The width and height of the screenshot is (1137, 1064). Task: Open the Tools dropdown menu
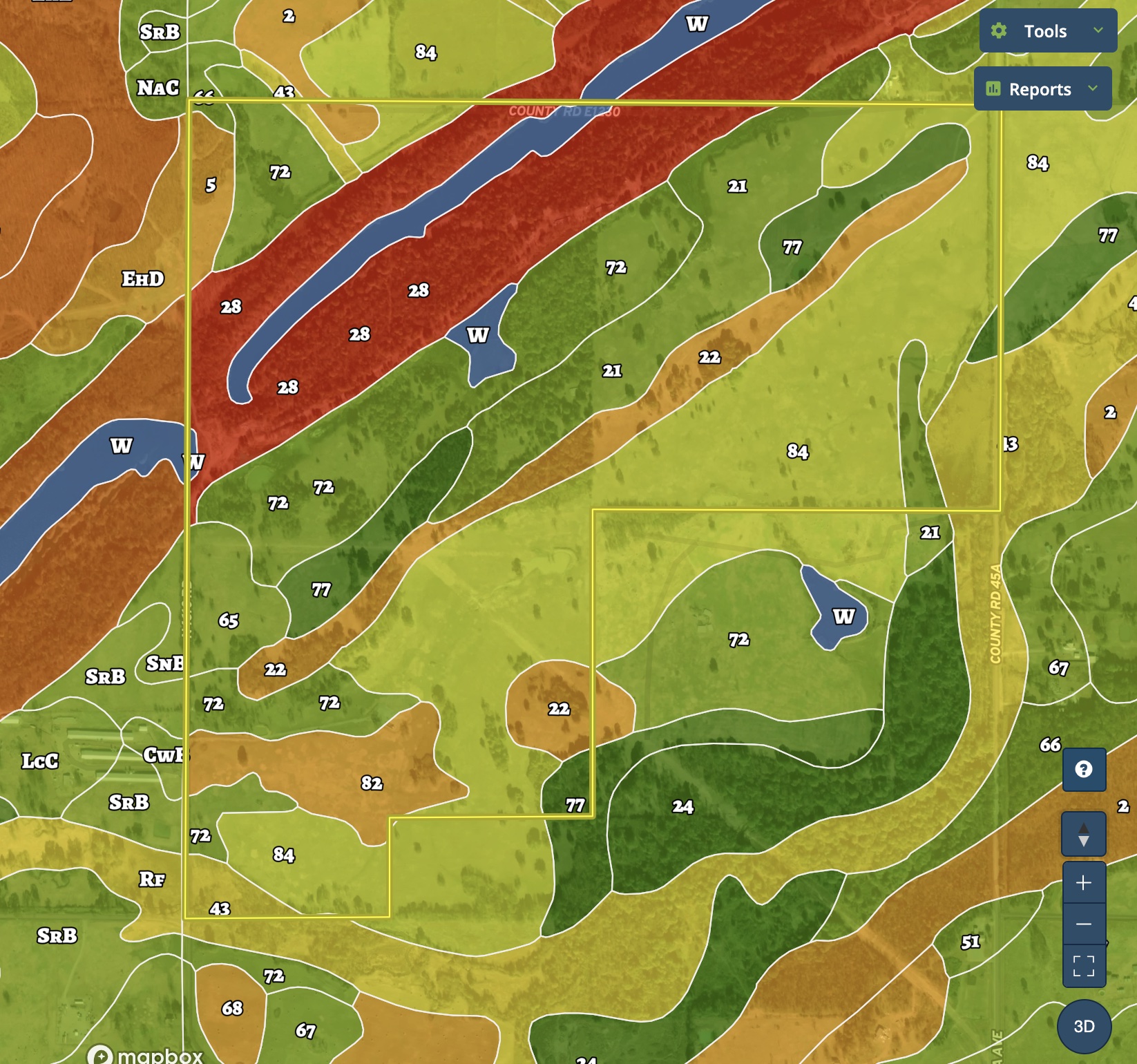pyautogui.click(x=1047, y=31)
